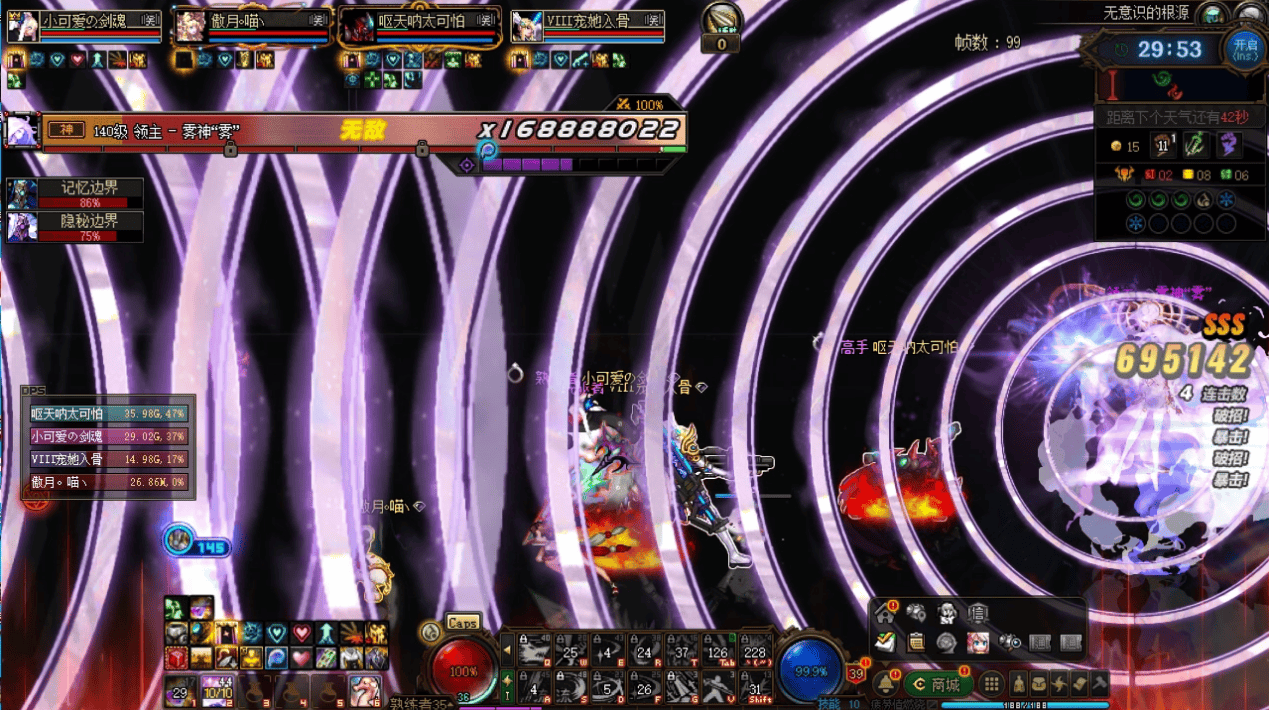The width and height of the screenshot is (1269, 710).
Task: Click the green checkmark task icon
Action: (884, 642)
